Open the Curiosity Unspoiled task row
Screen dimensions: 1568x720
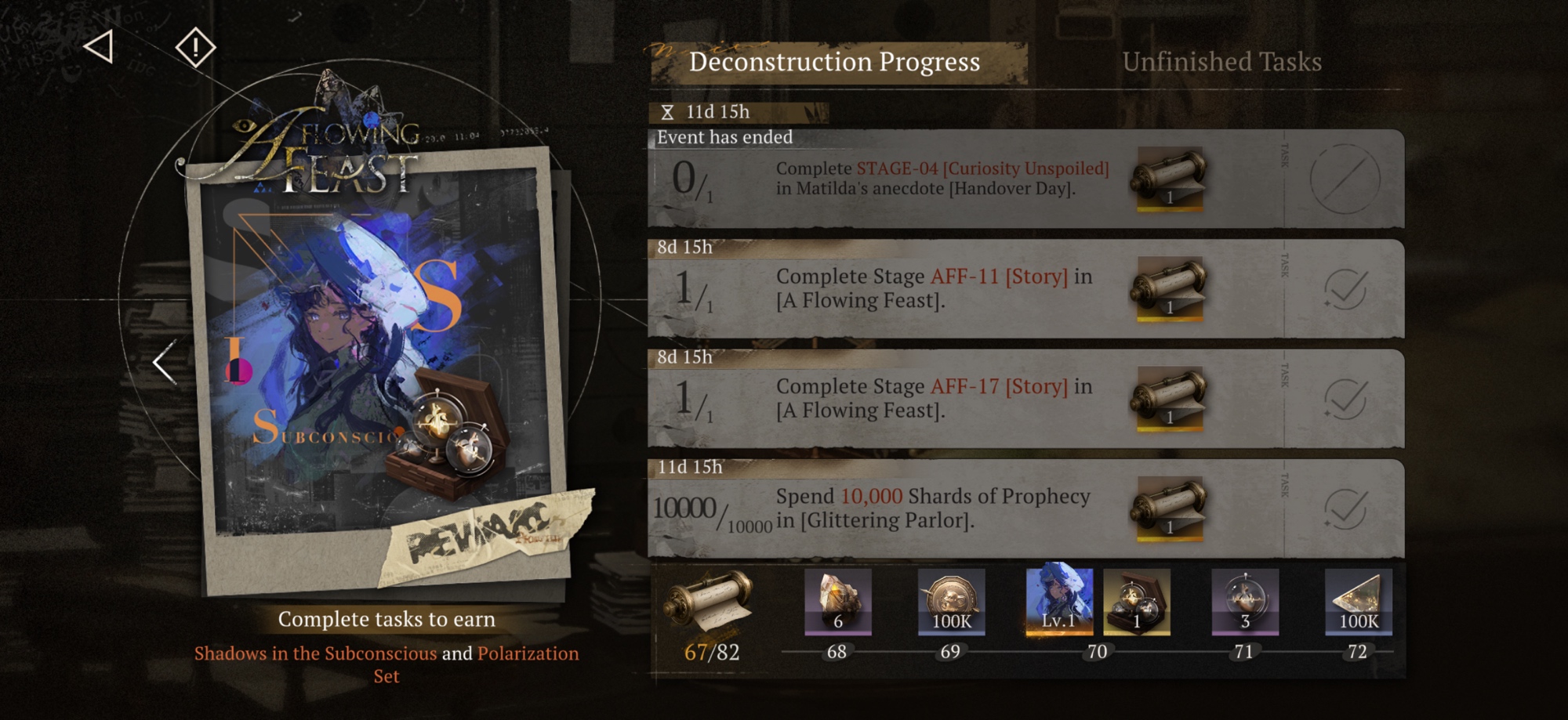941,179
